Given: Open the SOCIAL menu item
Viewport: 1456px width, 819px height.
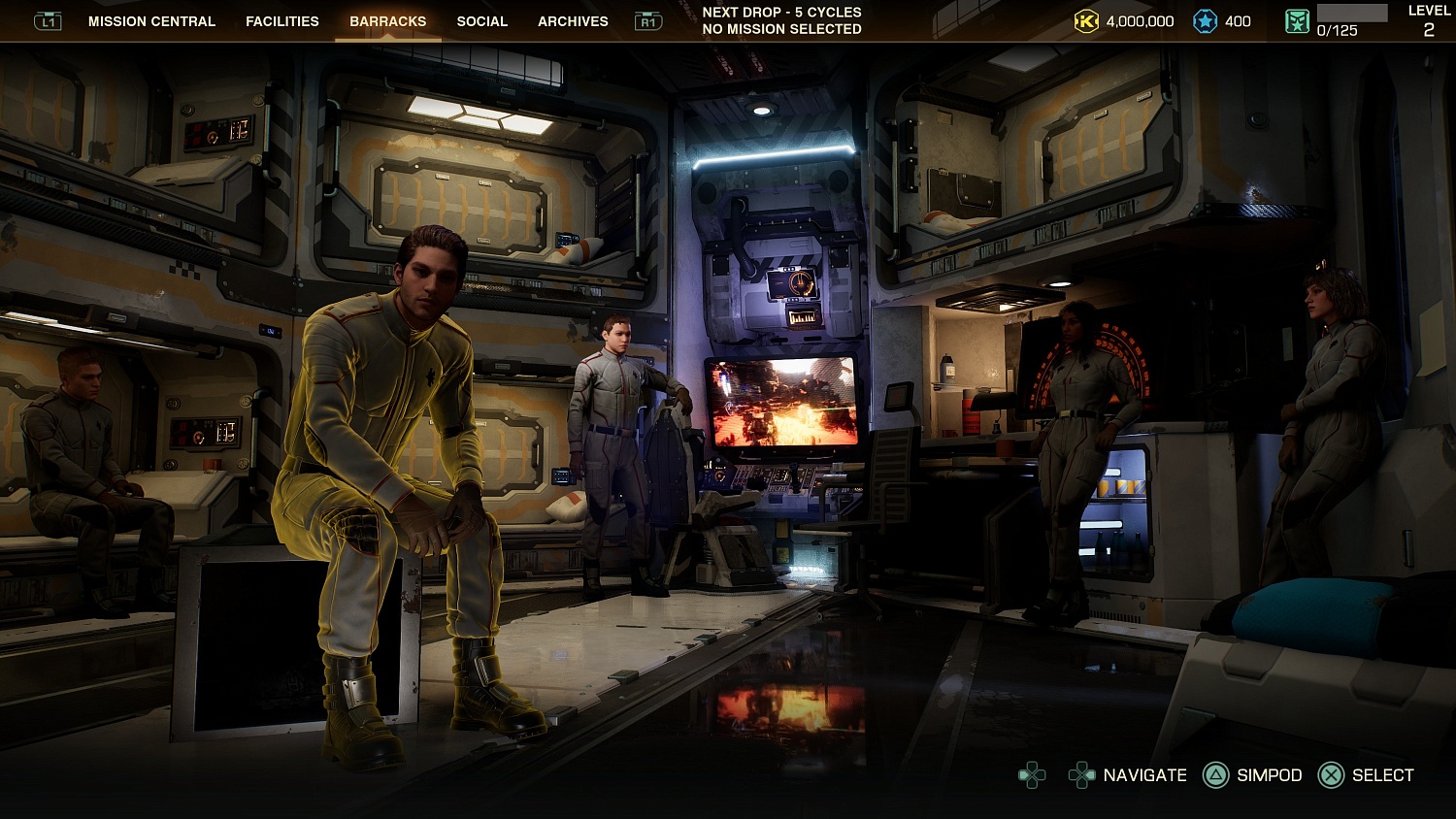Looking at the screenshot, I should click(482, 20).
